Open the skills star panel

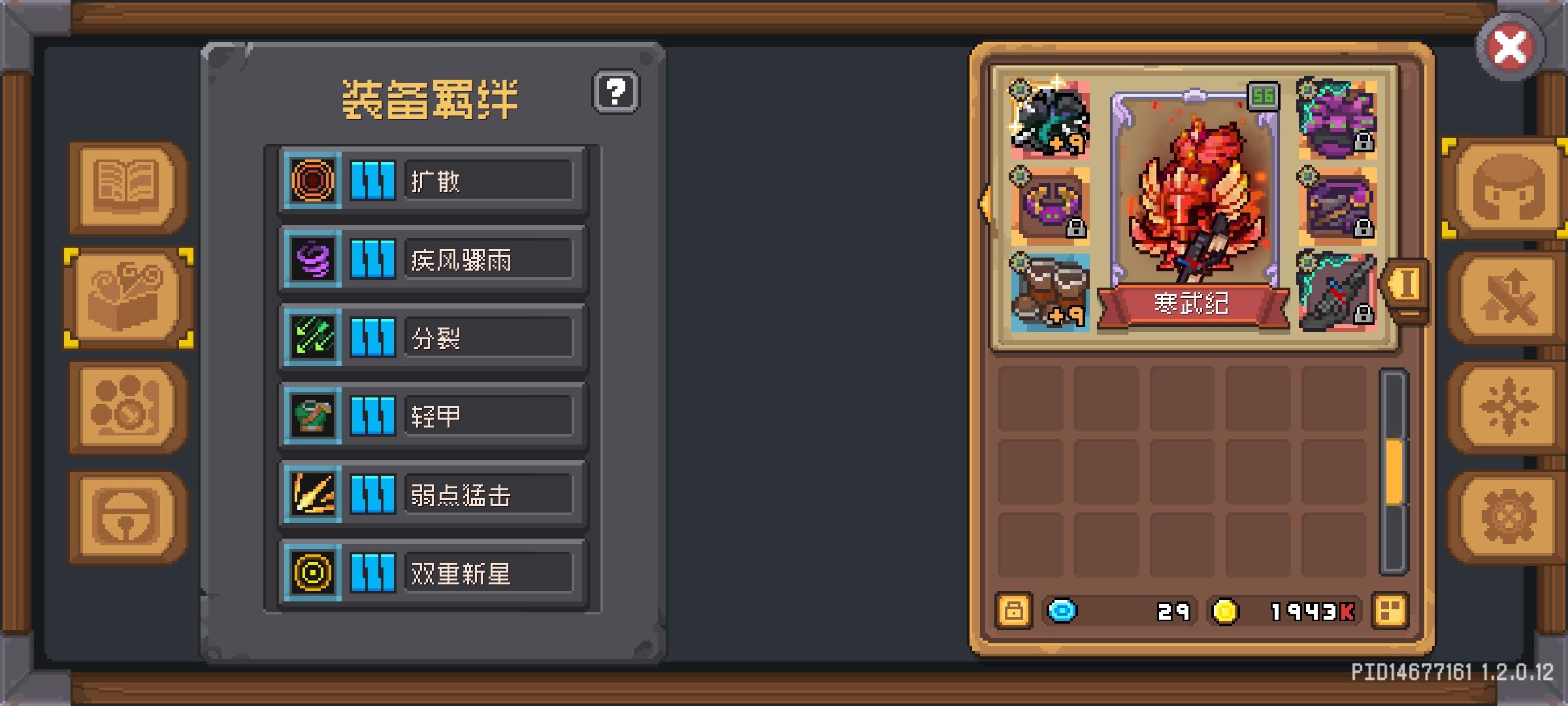[1509, 405]
